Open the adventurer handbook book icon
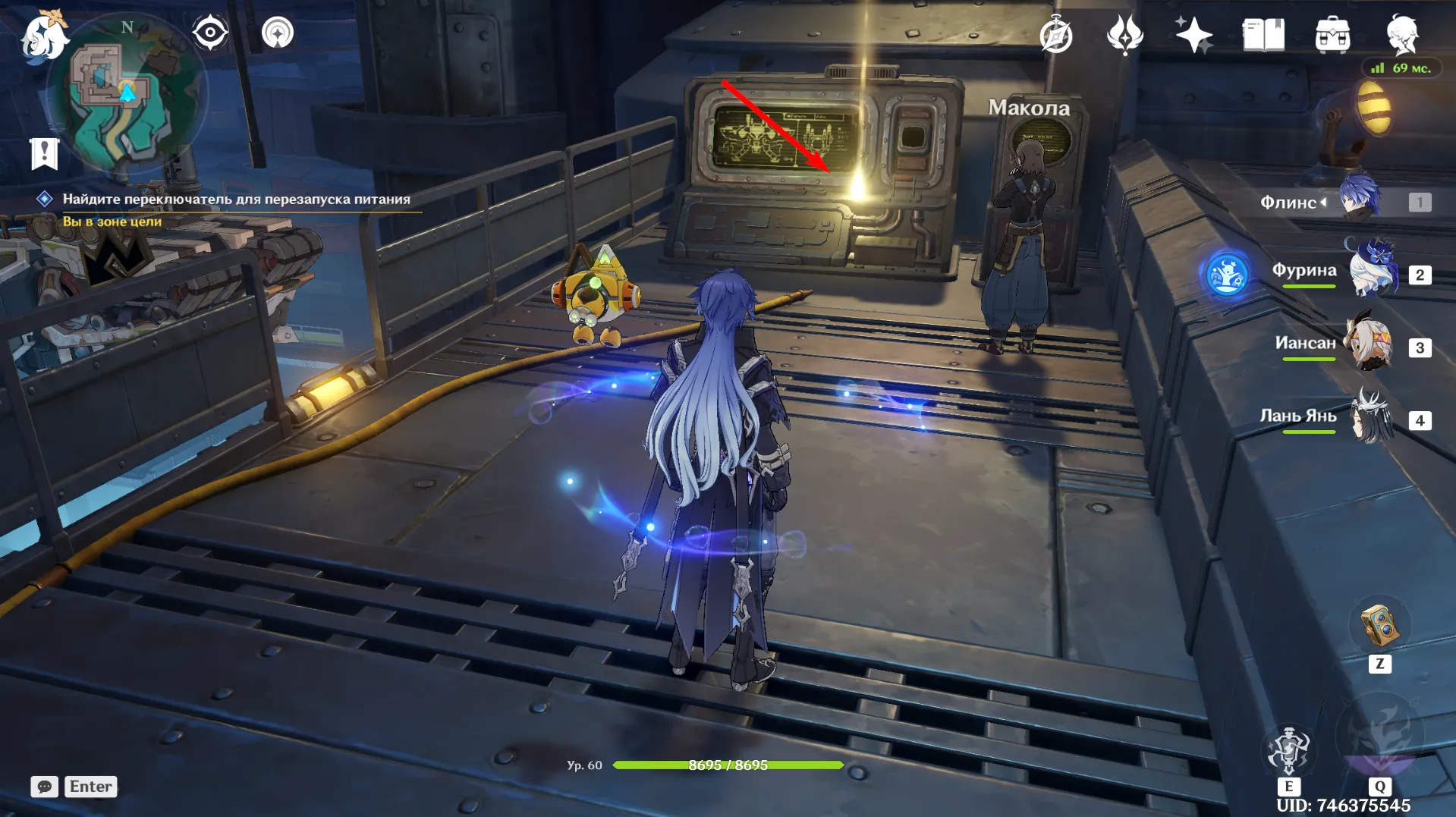Screen dimensions: 1456x817 coord(1263,35)
